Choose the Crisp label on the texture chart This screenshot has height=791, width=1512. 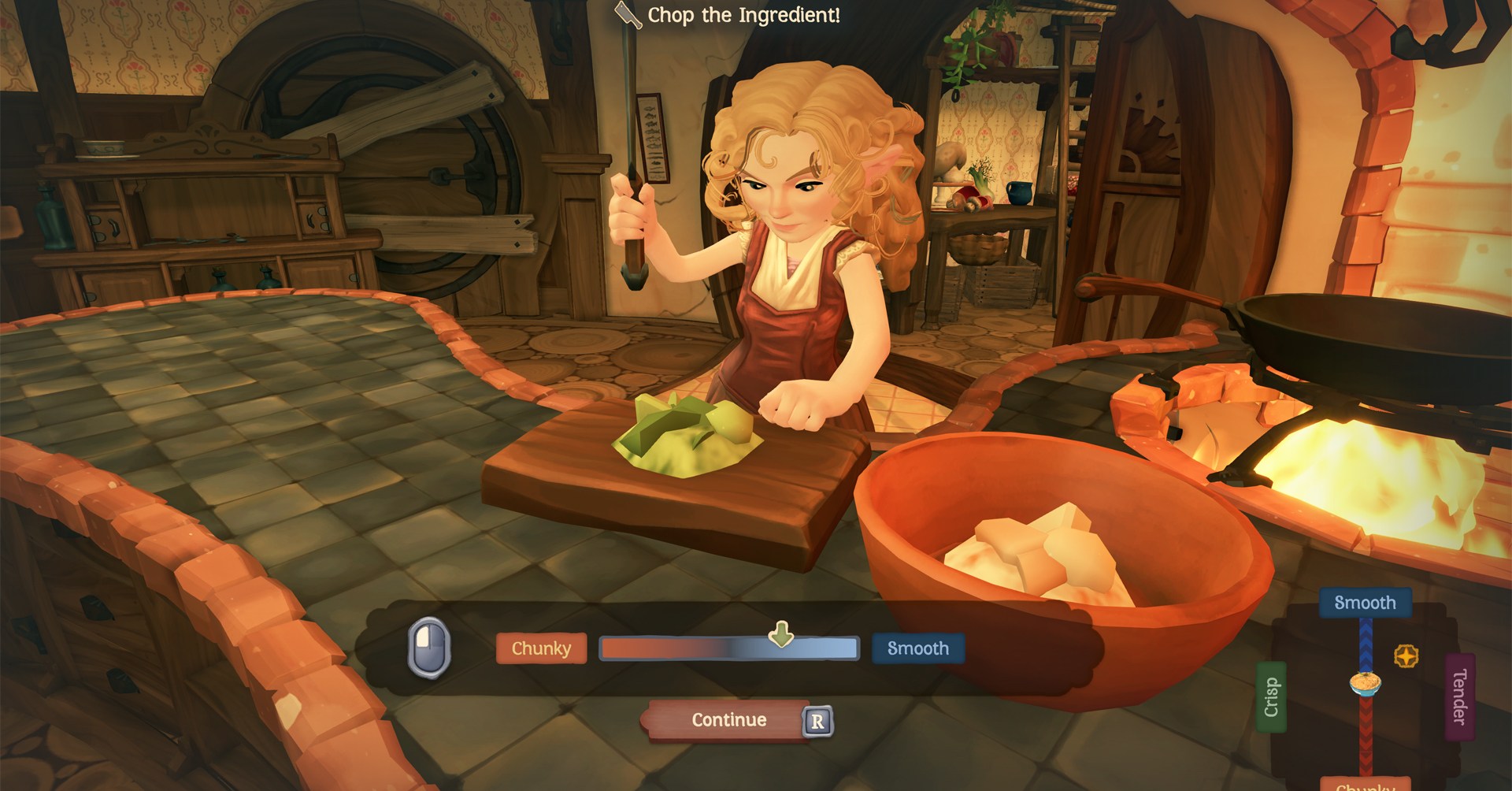(x=1271, y=697)
